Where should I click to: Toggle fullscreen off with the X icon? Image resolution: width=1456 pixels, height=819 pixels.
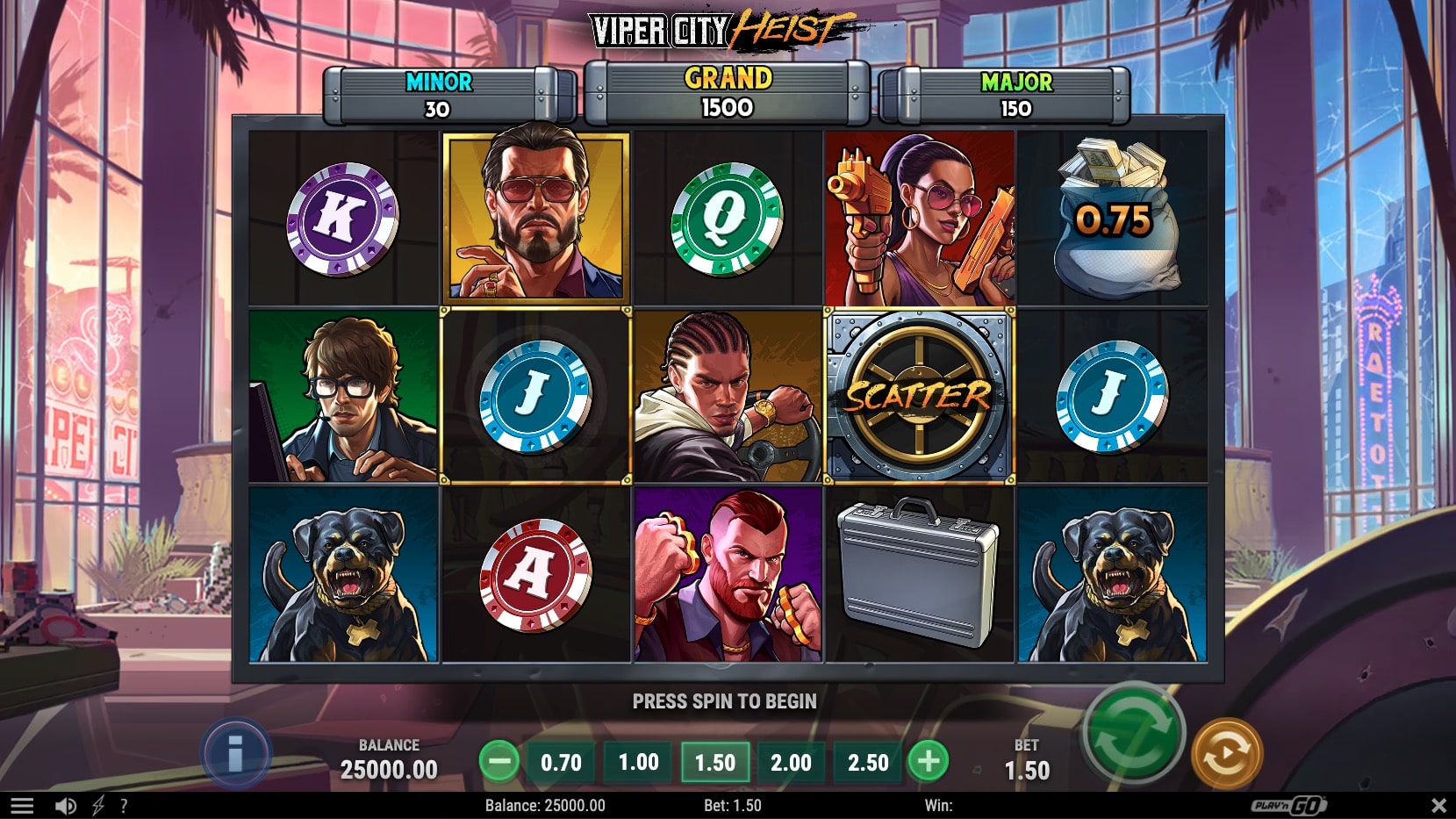(1438, 804)
